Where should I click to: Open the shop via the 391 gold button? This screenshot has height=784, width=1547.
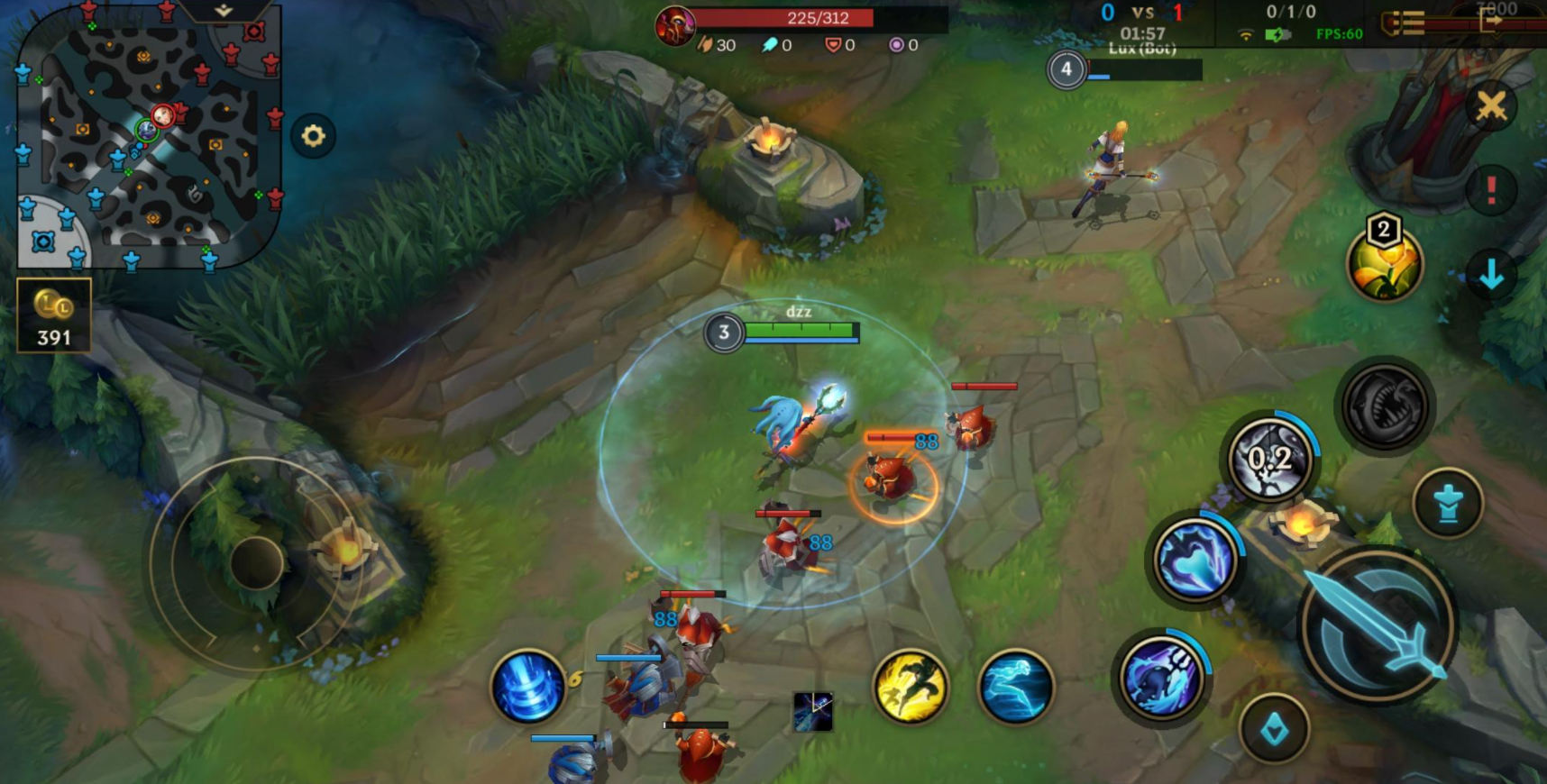tap(54, 315)
